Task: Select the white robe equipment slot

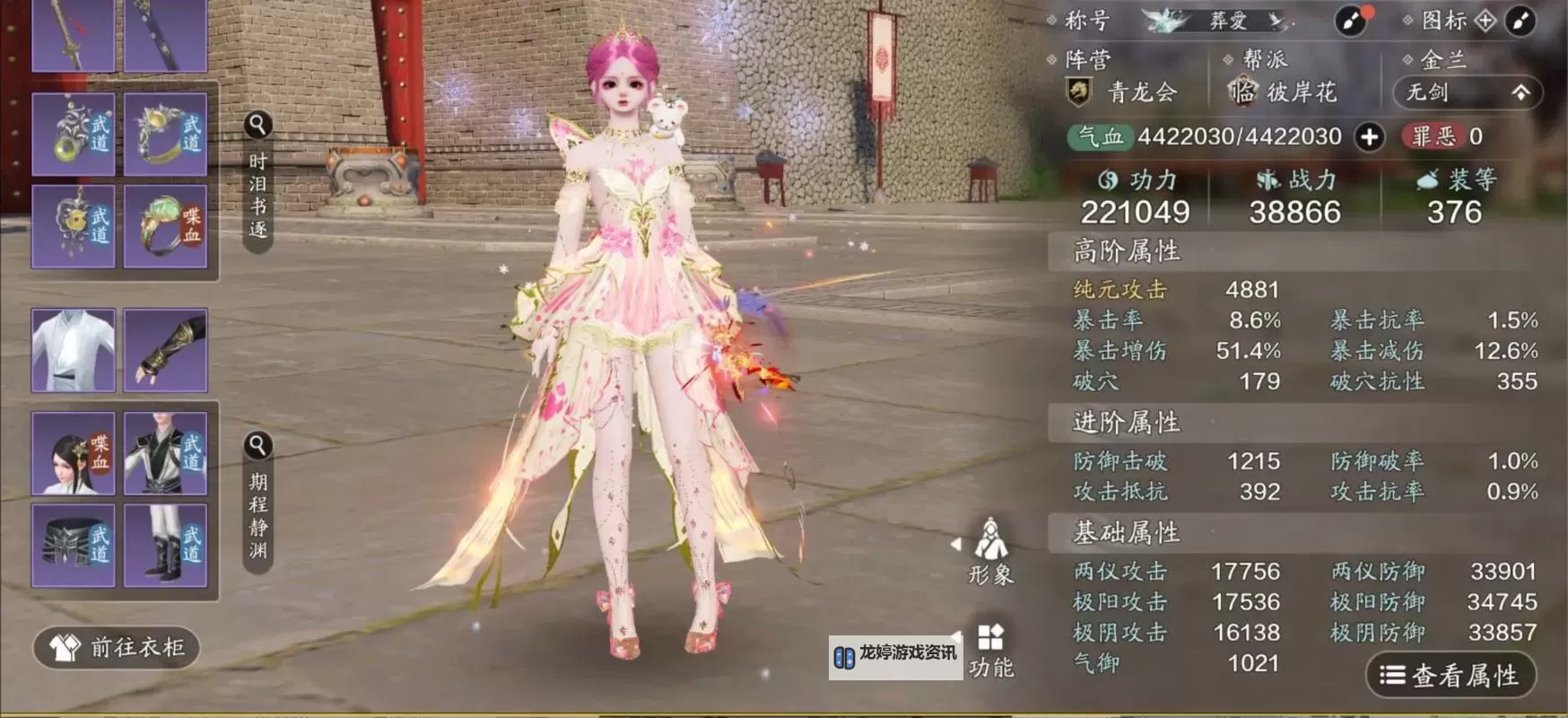Action: pos(74,350)
